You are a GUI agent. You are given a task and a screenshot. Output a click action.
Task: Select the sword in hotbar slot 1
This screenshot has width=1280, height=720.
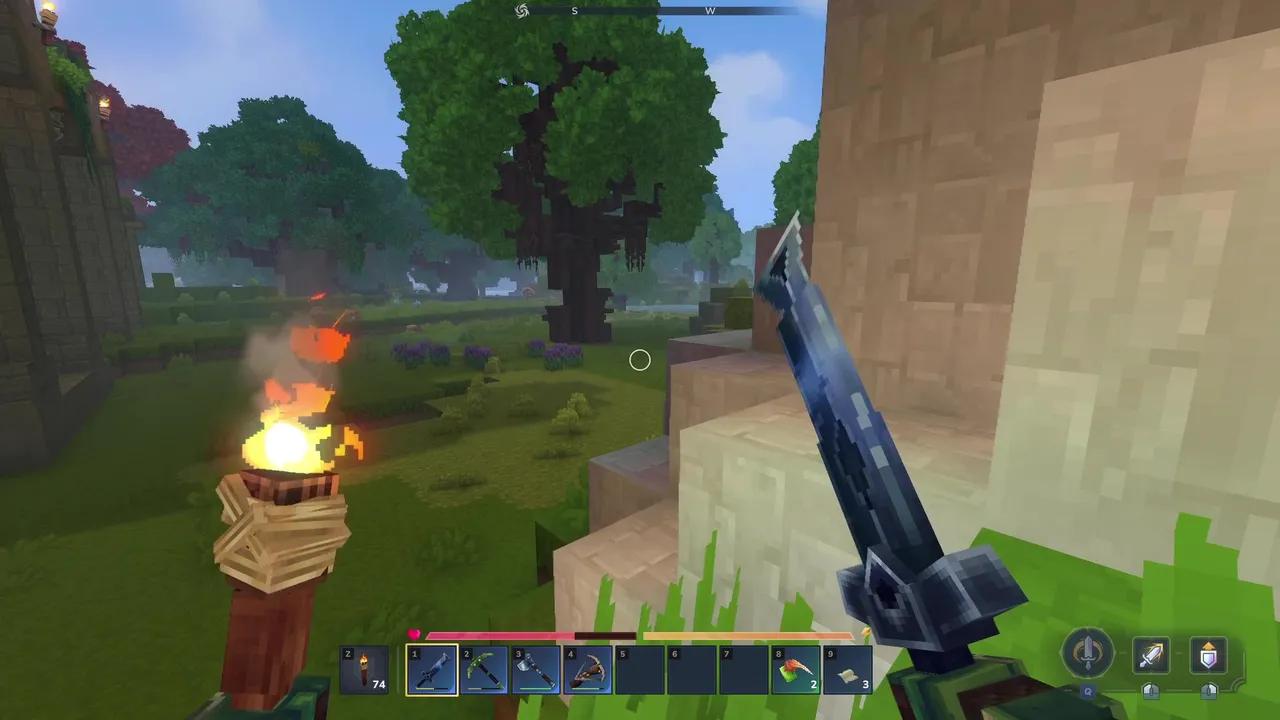tap(431, 668)
